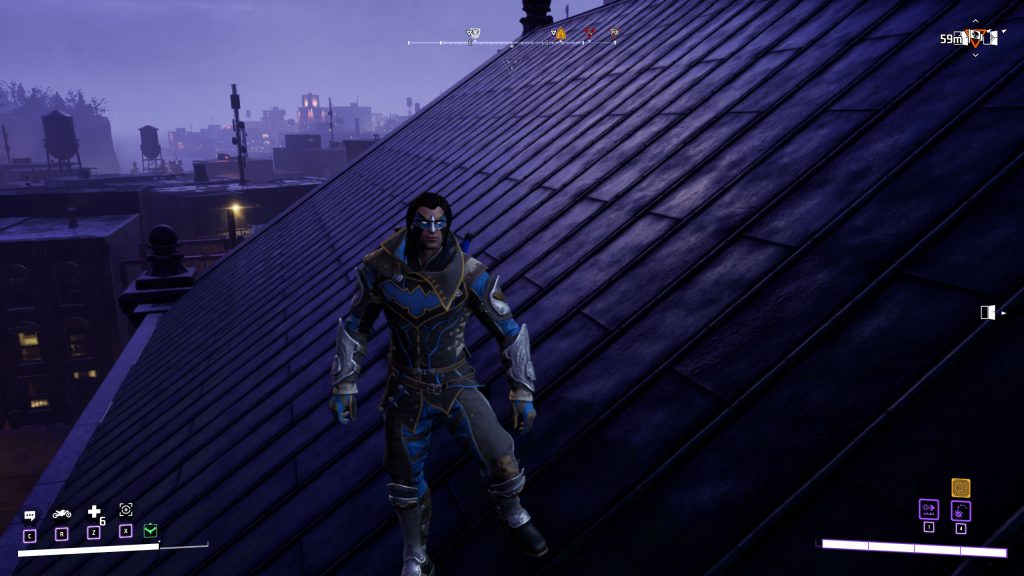Image resolution: width=1024 pixels, height=576 pixels.
Task: Open the chat speech-bubble icon
Action: [x=30, y=516]
